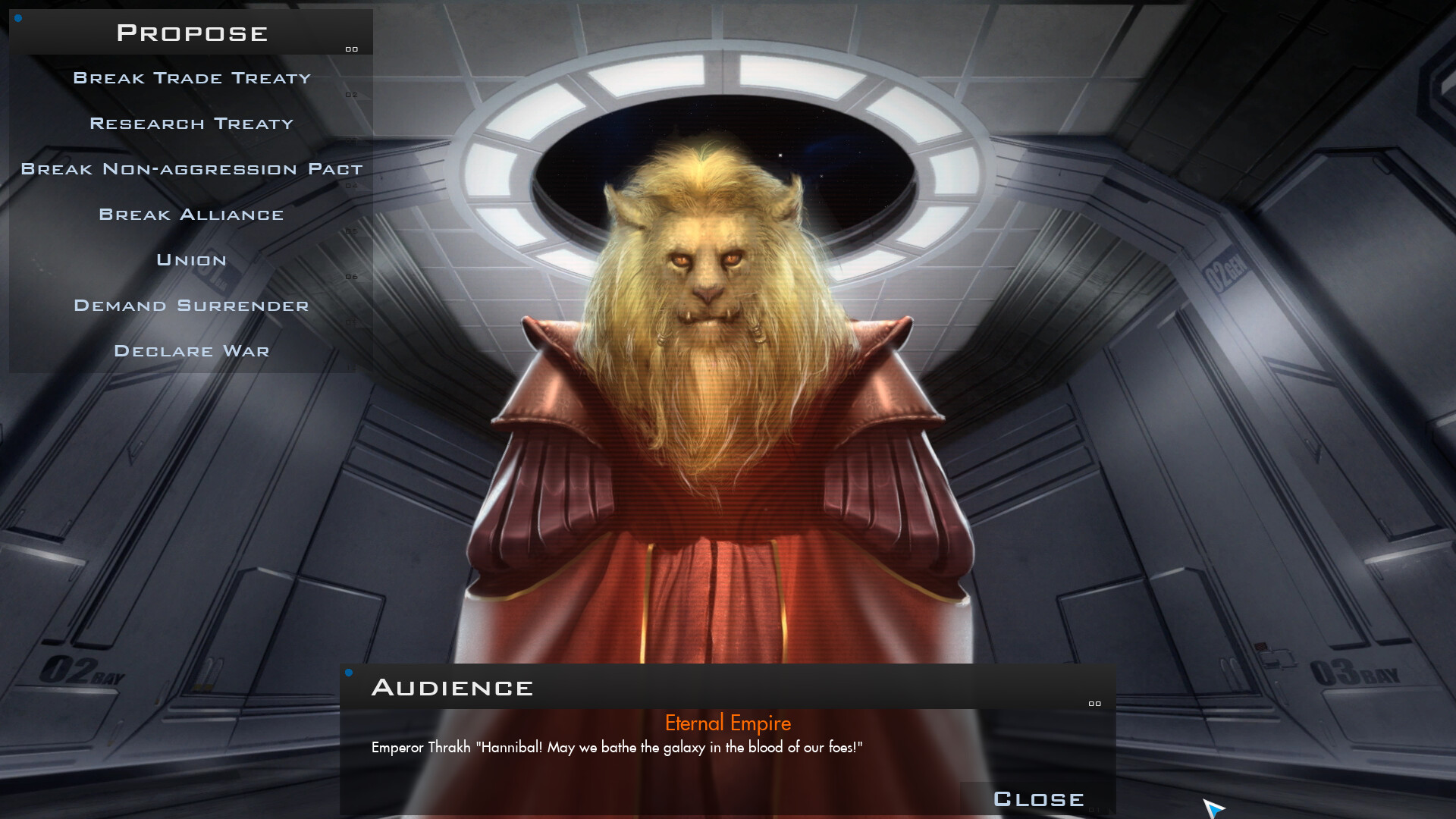Open the Eternal Empire faction details
Image resolution: width=1456 pixels, height=819 pixels.
(x=727, y=723)
